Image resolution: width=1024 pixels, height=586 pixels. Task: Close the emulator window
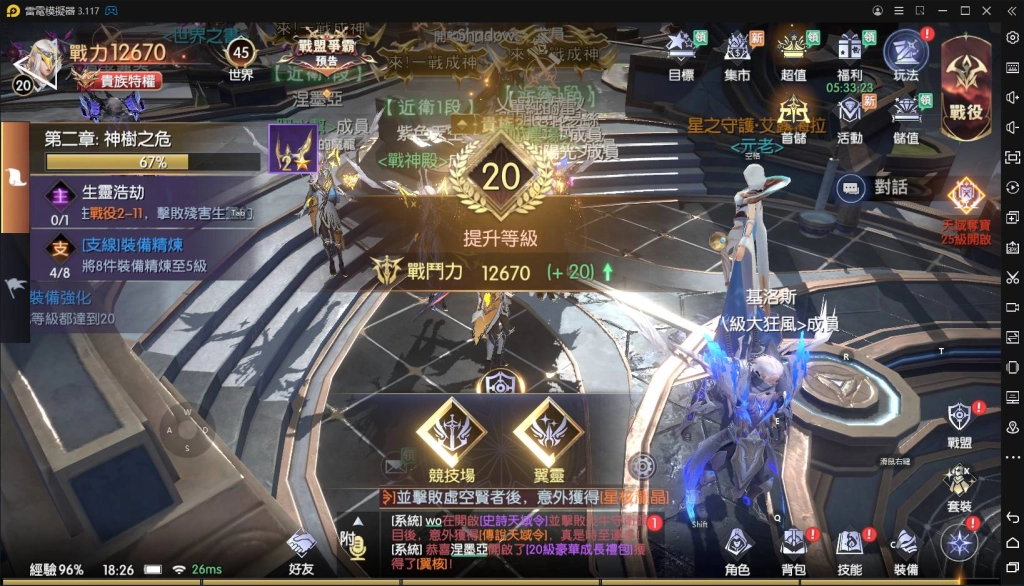[x=989, y=10]
